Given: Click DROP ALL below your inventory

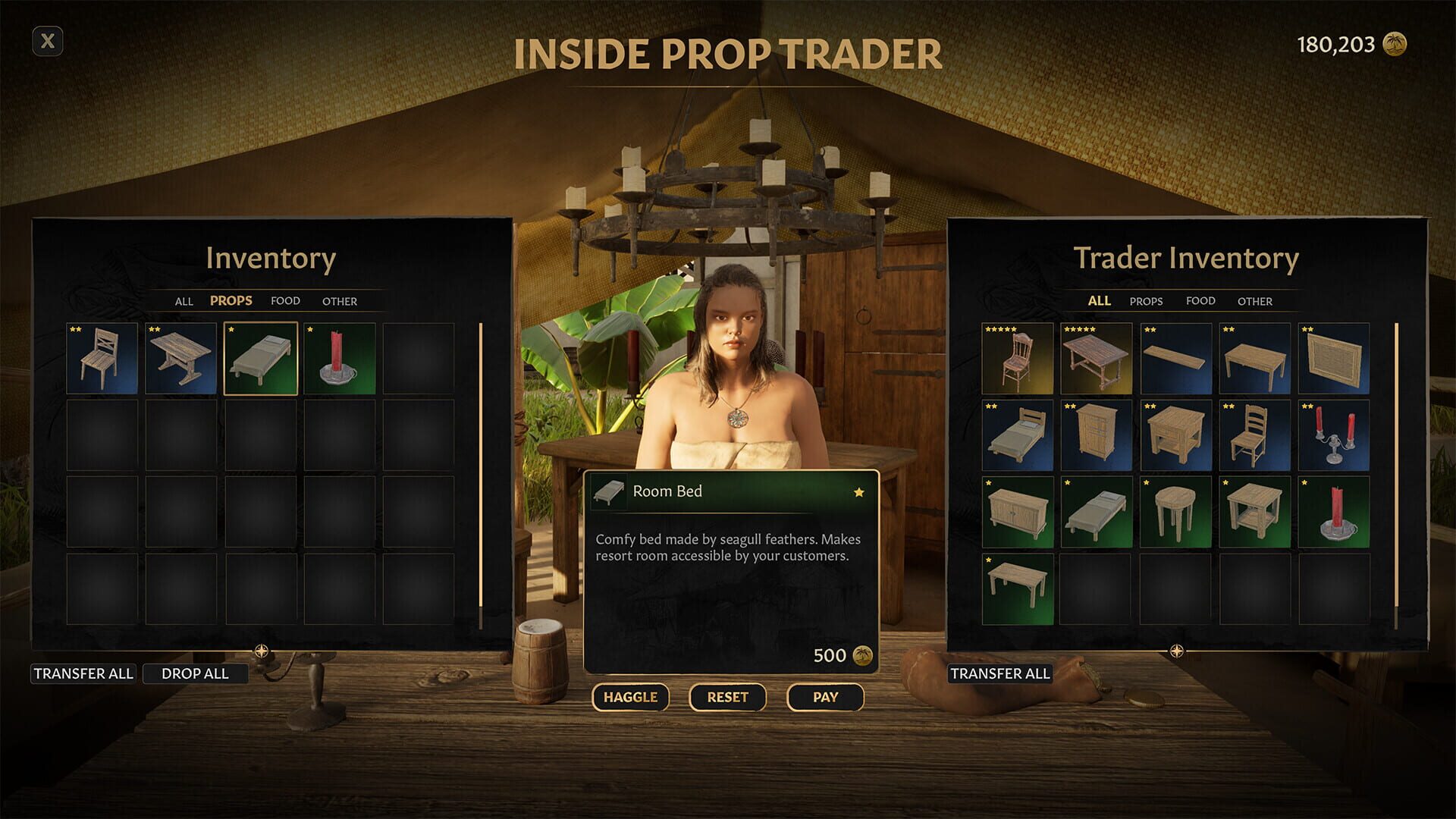Looking at the screenshot, I should pos(196,673).
